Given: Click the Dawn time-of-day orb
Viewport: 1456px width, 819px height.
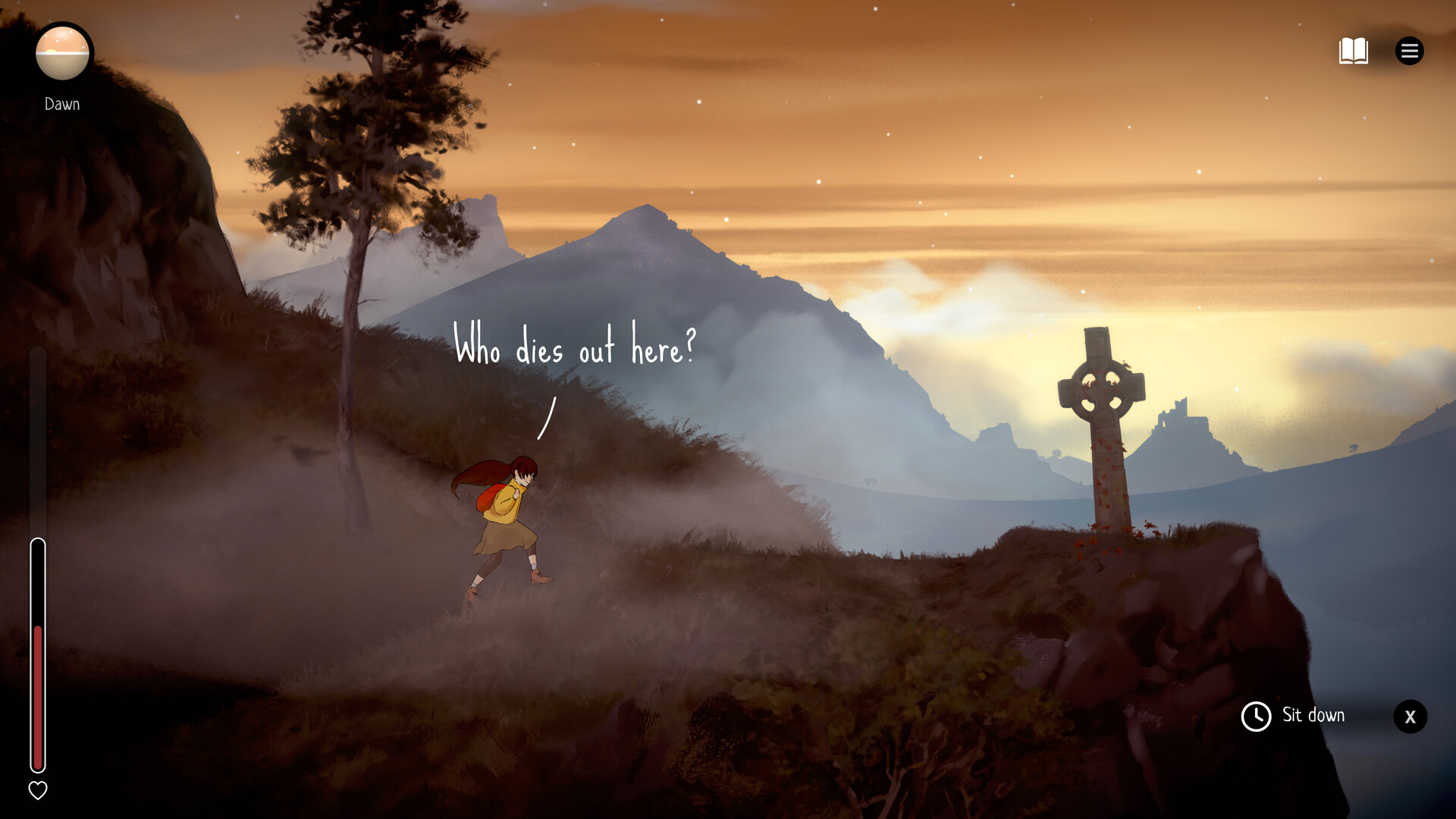Looking at the screenshot, I should 62,53.
